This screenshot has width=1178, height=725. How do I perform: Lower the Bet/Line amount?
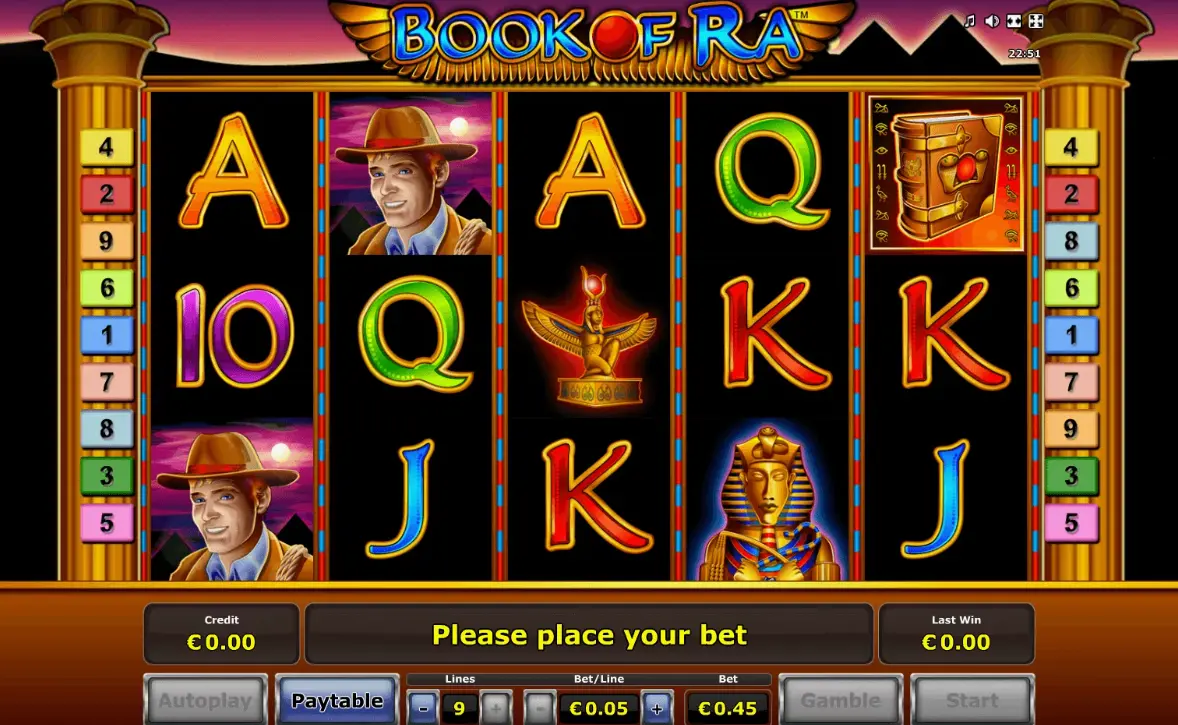(539, 708)
